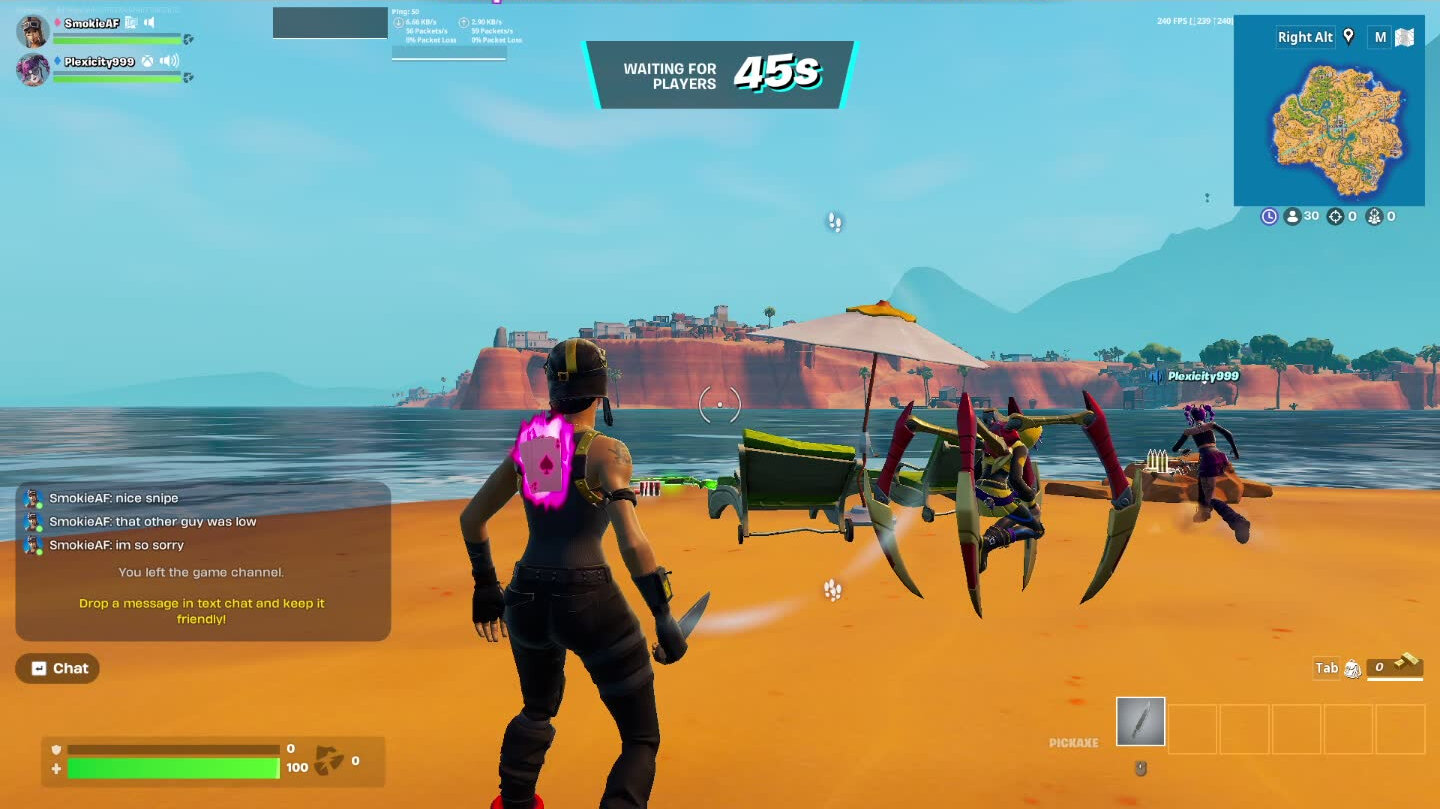Click the players remaining icon

pos(1292,216)
